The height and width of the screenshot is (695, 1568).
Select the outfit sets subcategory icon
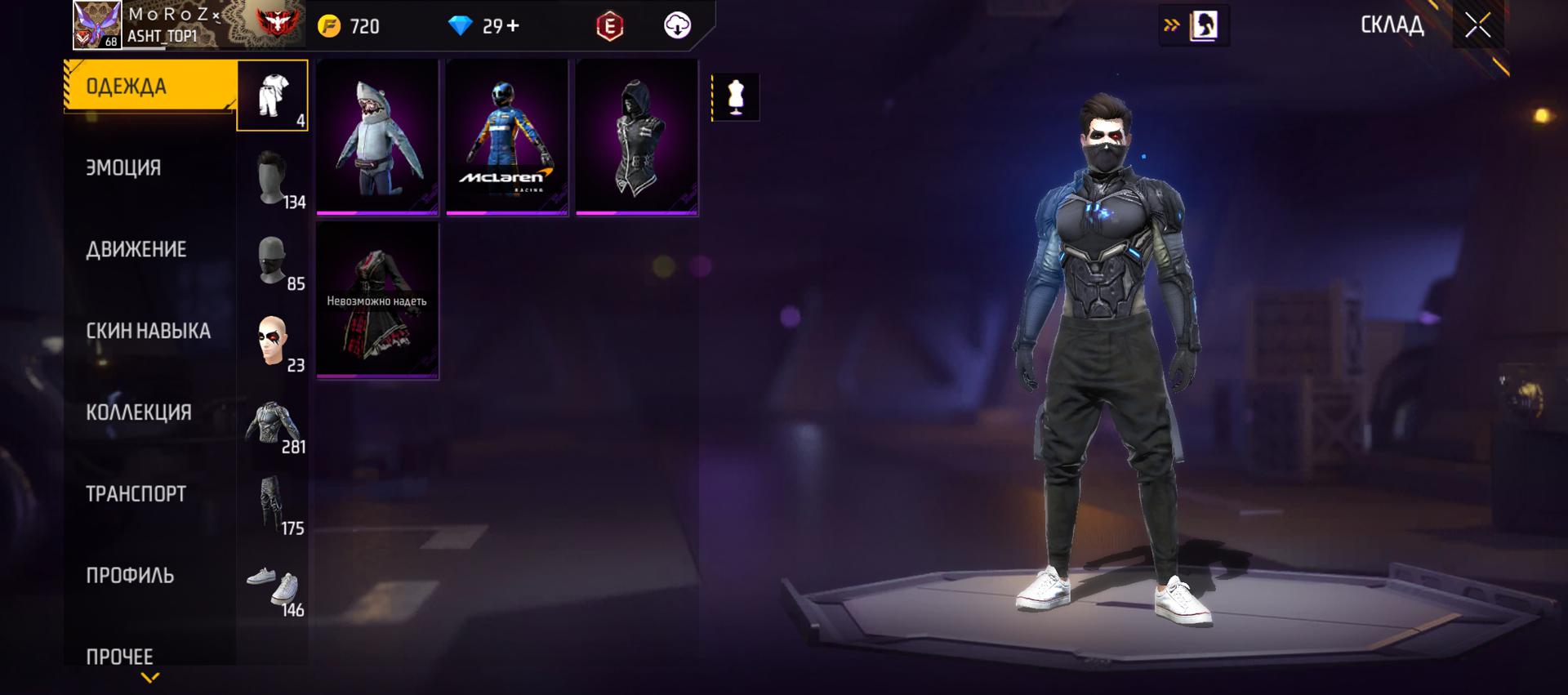pyautogui.click(x=273, y=96)
